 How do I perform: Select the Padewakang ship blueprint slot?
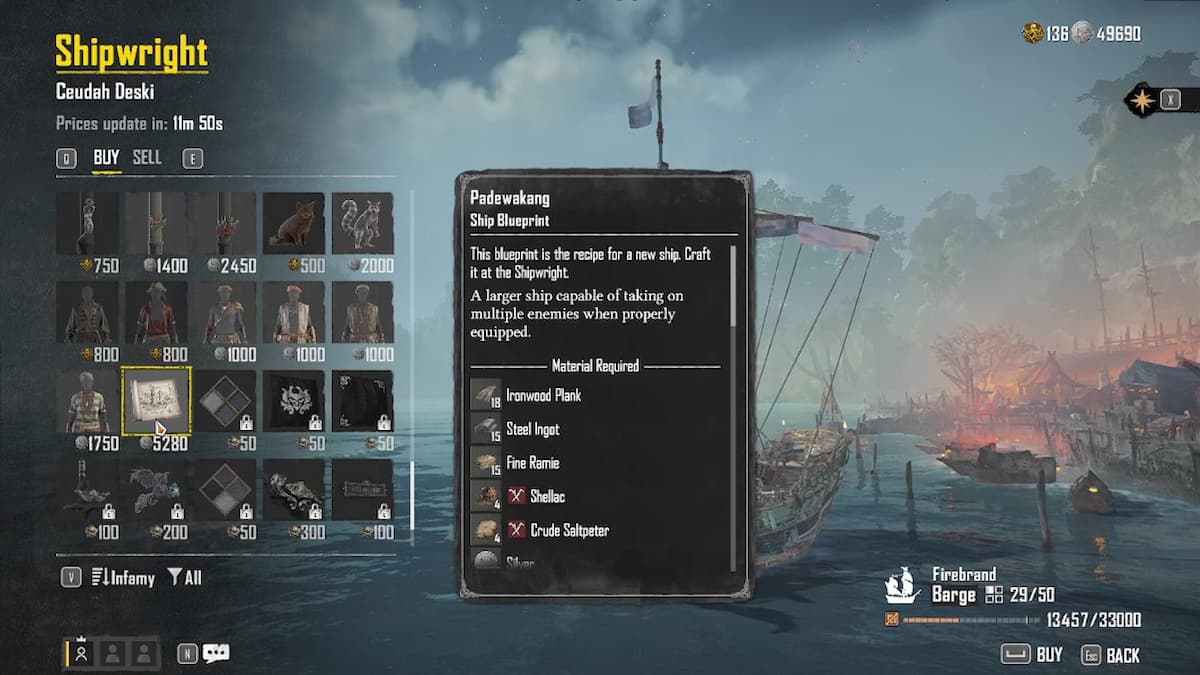(156, 402)
